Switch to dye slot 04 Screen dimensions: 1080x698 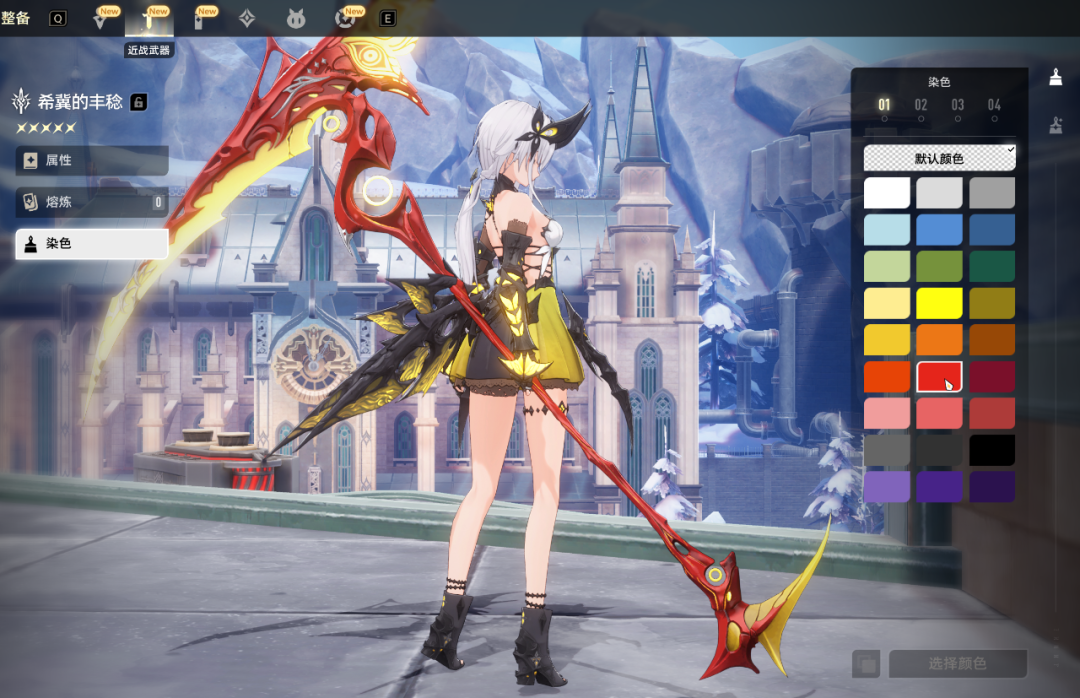point(994,105)
